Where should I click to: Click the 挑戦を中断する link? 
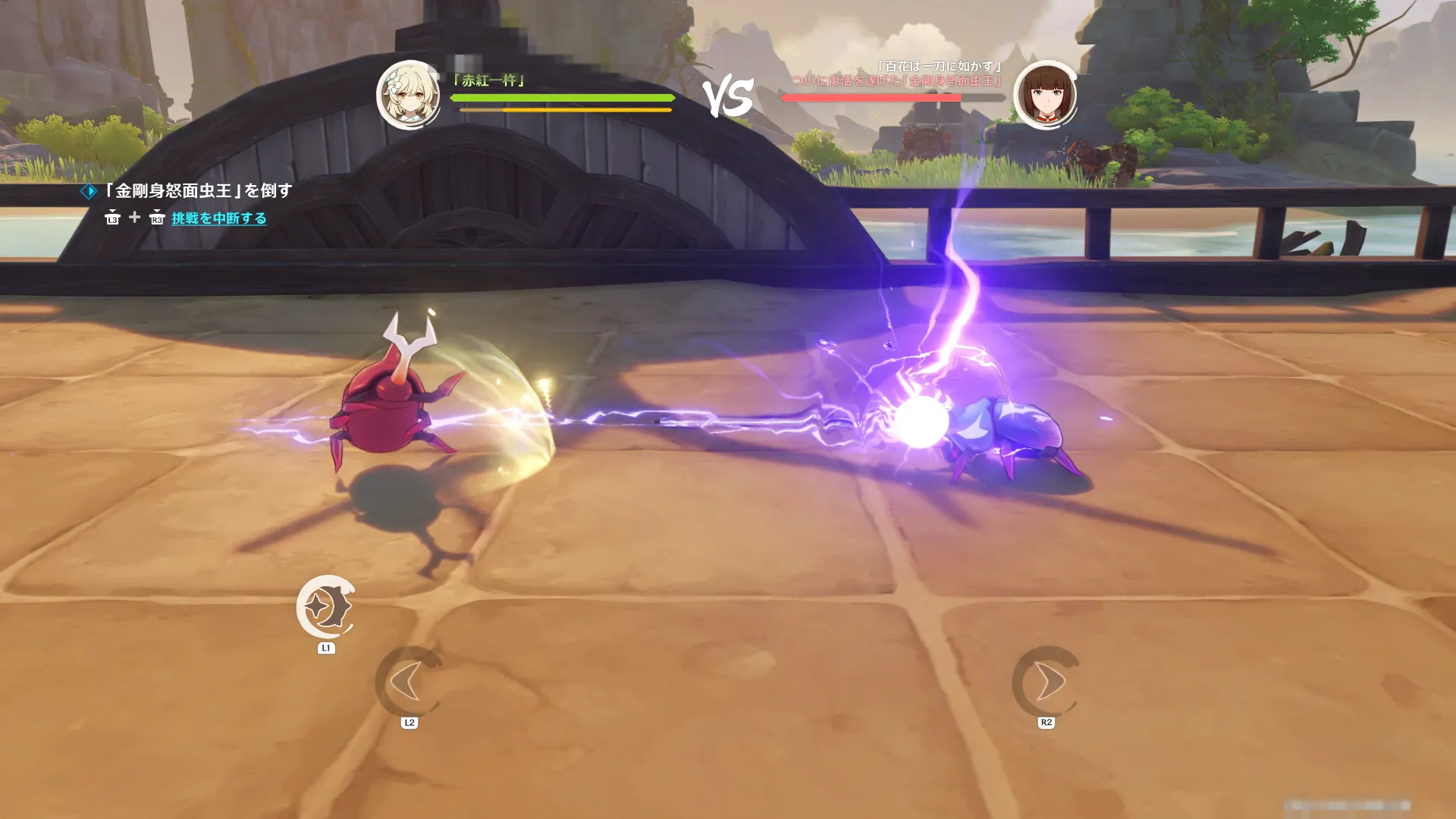[219, 218]
